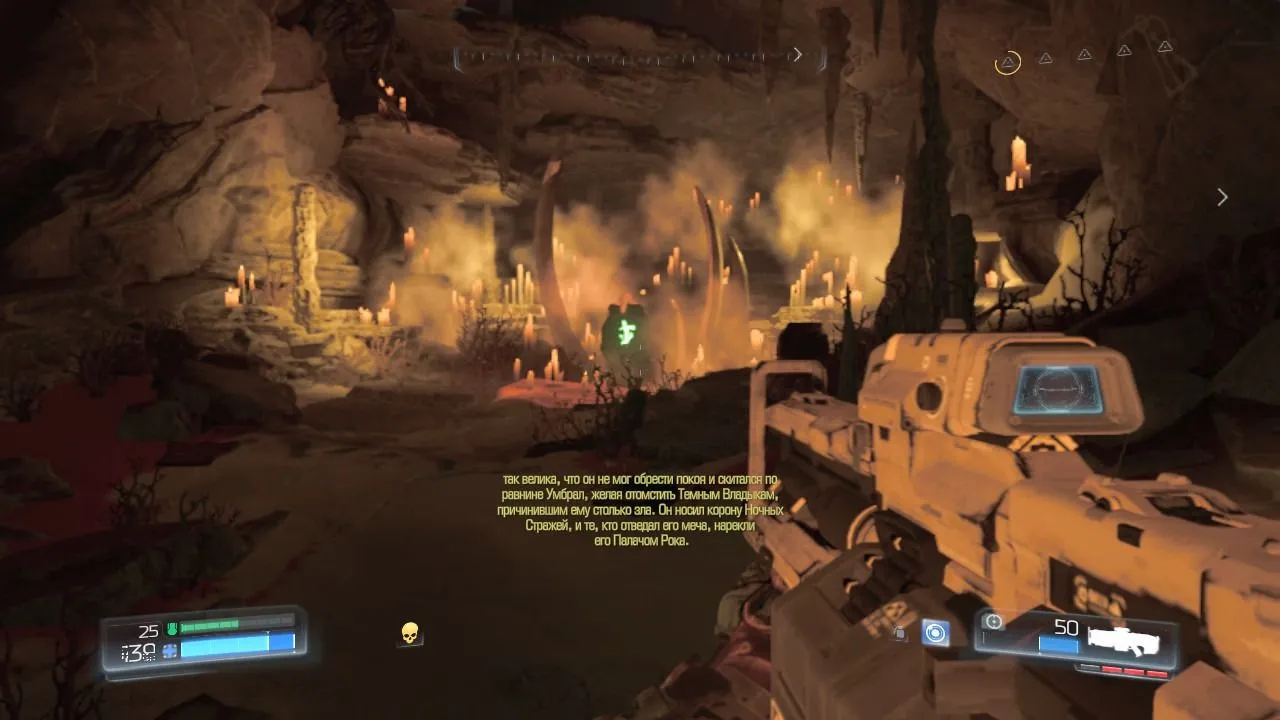Click the yellow skull key icon

point(409,633)
